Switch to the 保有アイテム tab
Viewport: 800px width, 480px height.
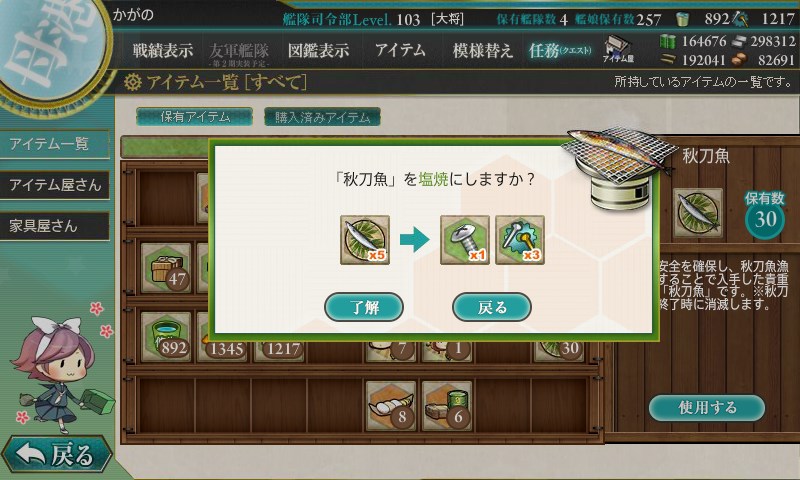195,116
